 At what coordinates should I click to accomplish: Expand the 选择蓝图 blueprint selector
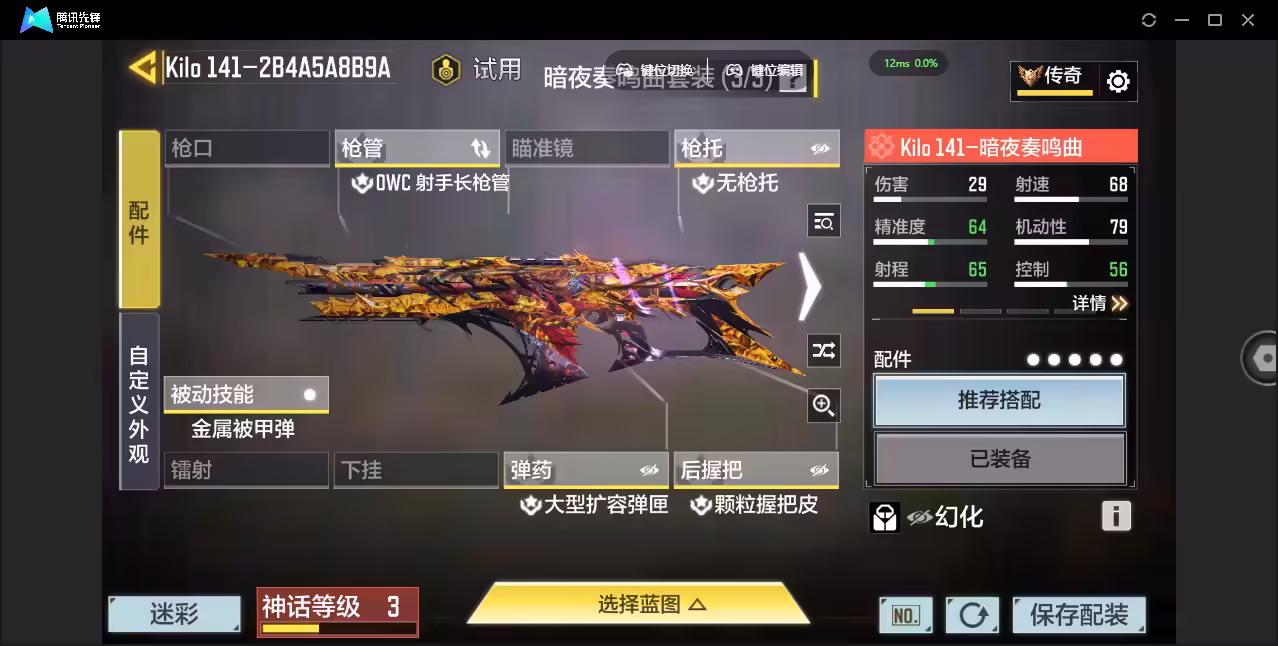(x=639, y=604)
